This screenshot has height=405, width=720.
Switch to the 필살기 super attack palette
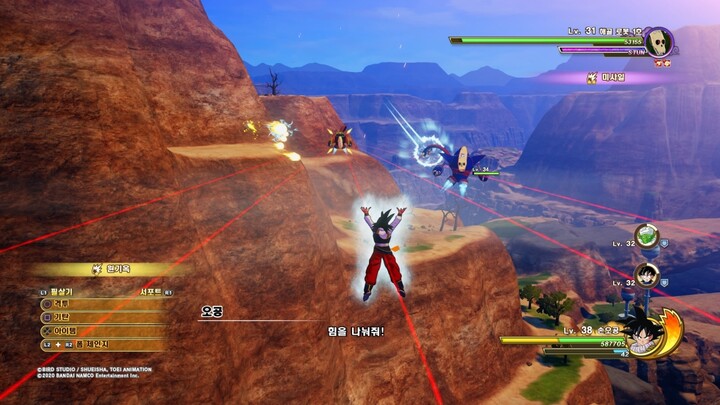pos(62,292)
